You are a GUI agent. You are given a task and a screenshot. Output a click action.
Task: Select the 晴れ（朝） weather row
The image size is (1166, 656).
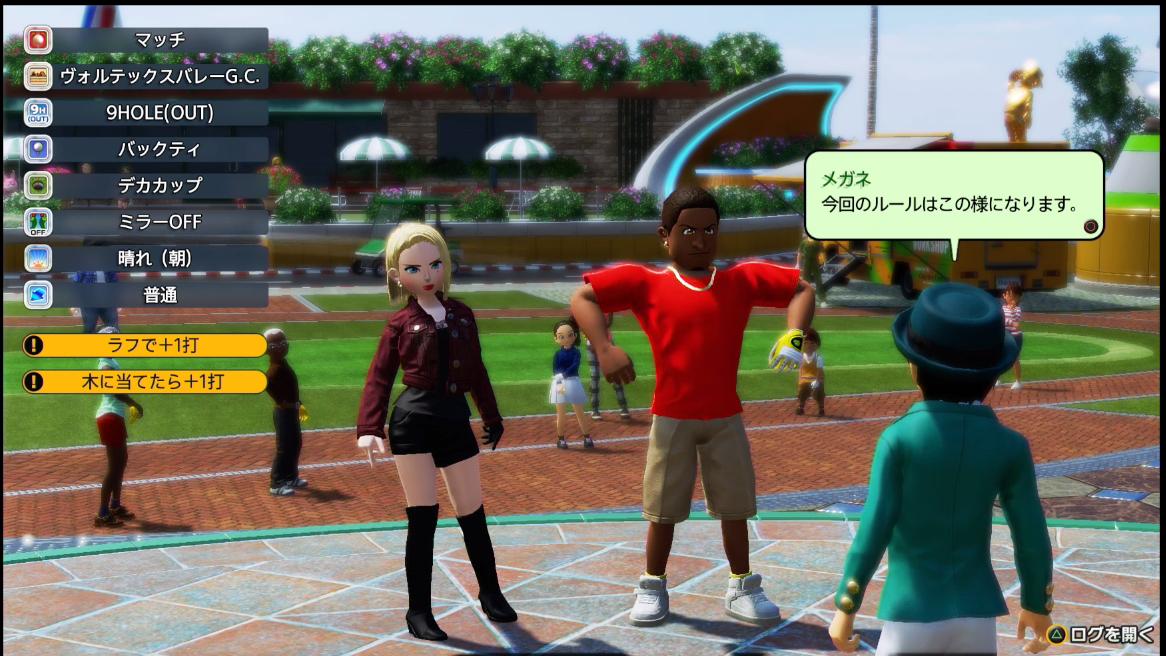[146, 258]
